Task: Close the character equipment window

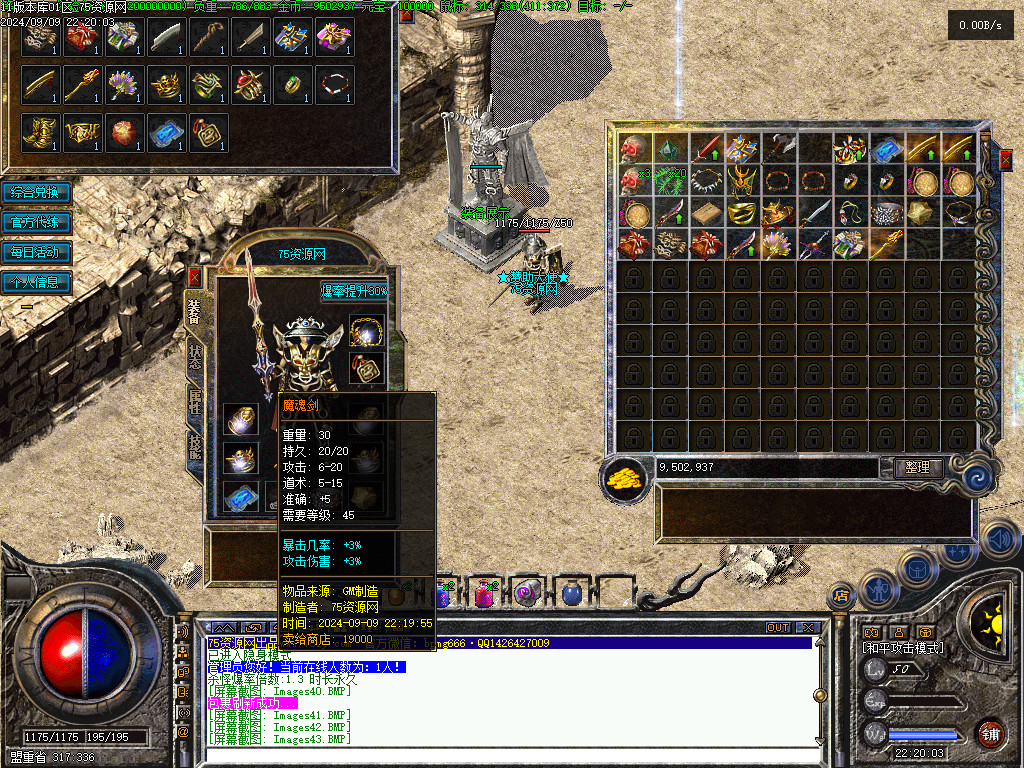Action: point(194,276)
